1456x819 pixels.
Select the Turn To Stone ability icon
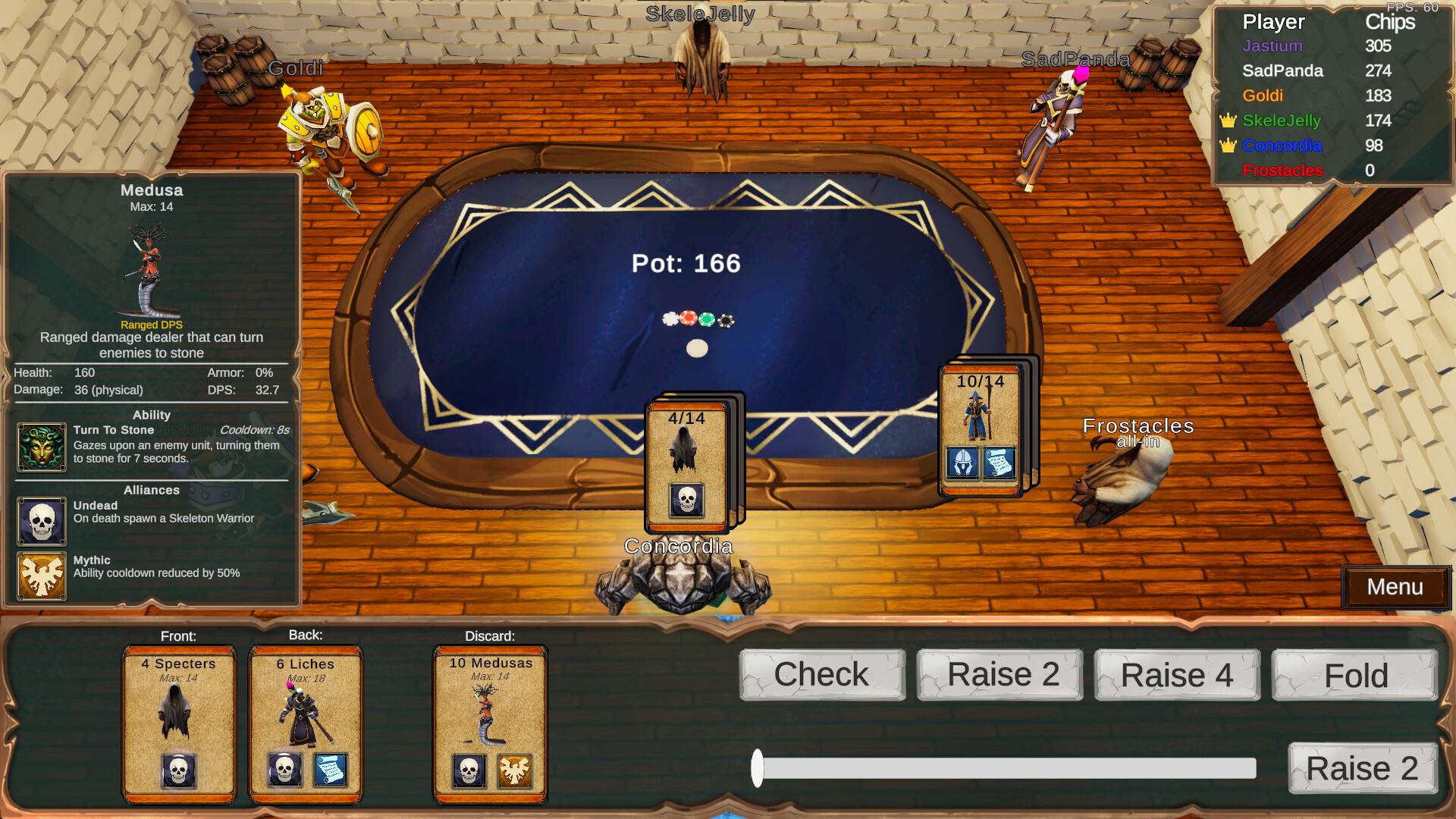[x=42, y=447]
